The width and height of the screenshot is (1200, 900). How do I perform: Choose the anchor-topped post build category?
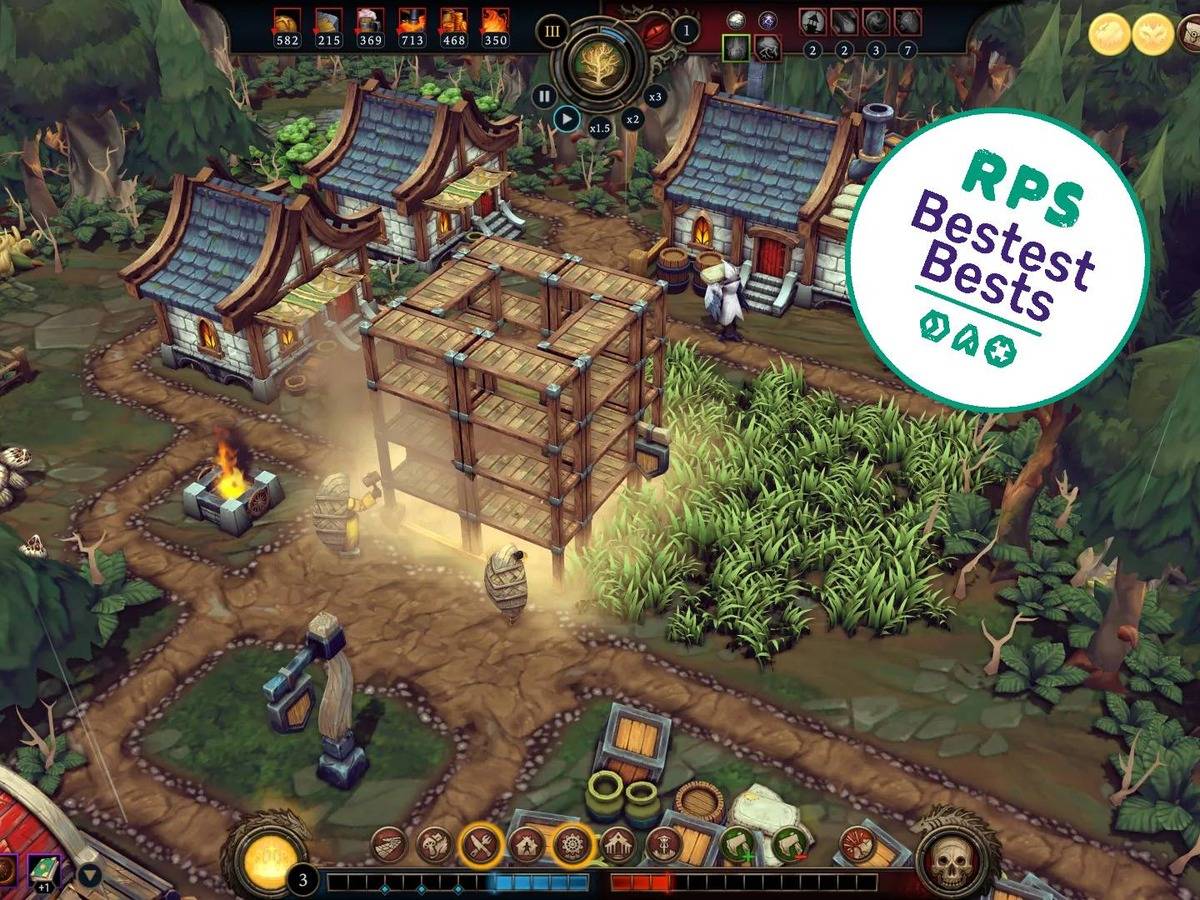pyautogui.click(x=662, y=846)
